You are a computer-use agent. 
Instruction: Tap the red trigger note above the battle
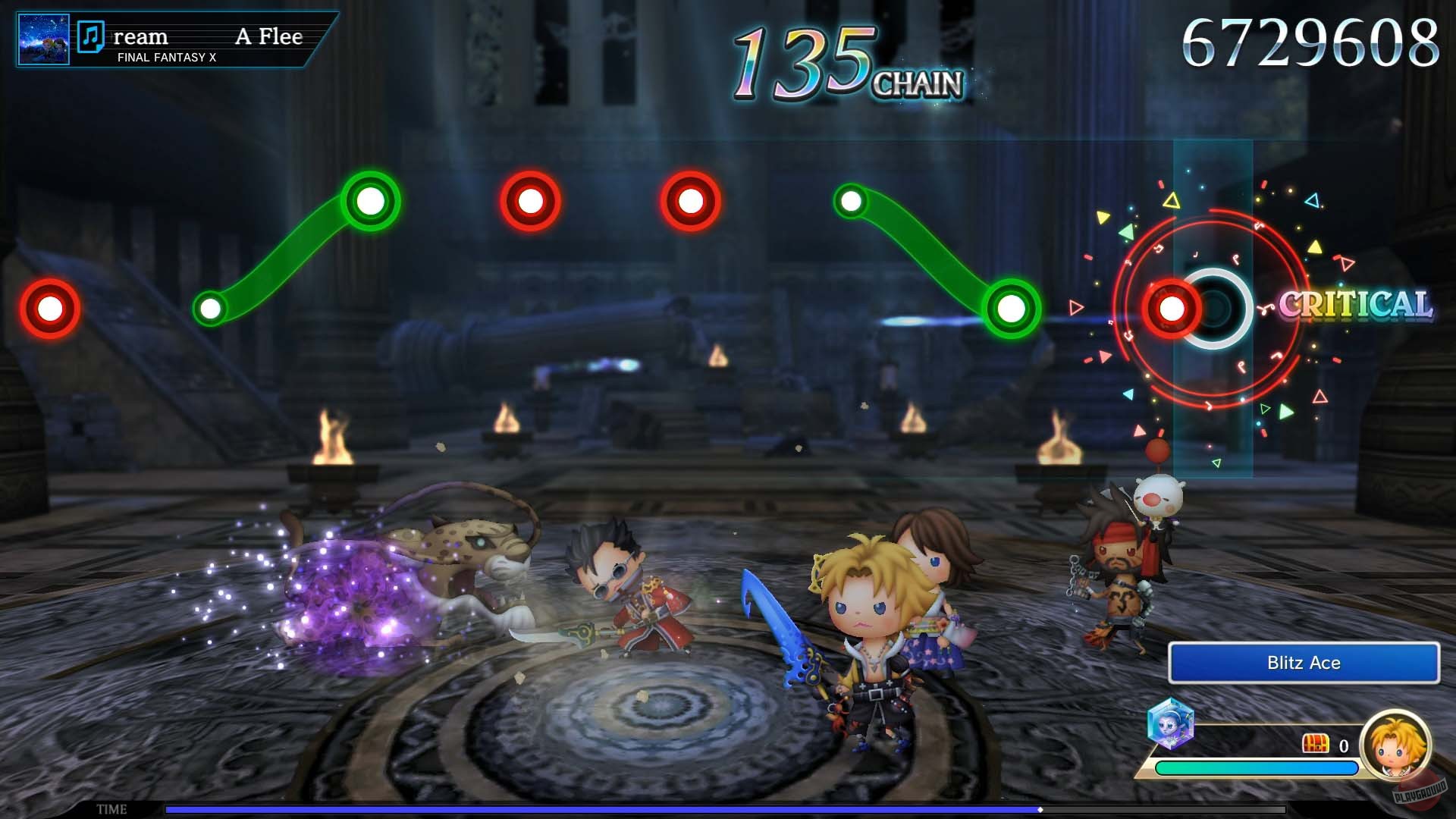tap(531, 199)
